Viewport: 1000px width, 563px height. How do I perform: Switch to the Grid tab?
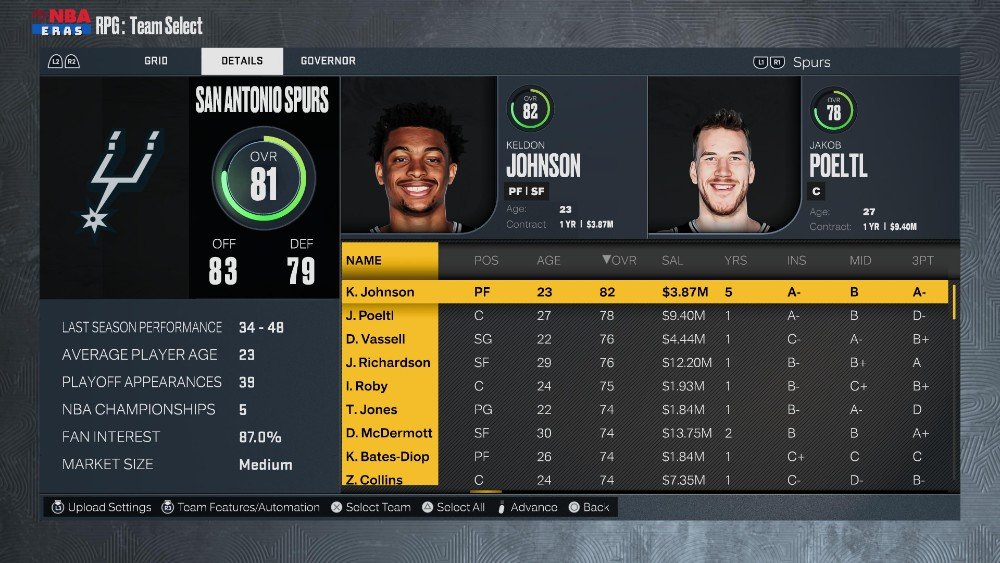(155, 61)
